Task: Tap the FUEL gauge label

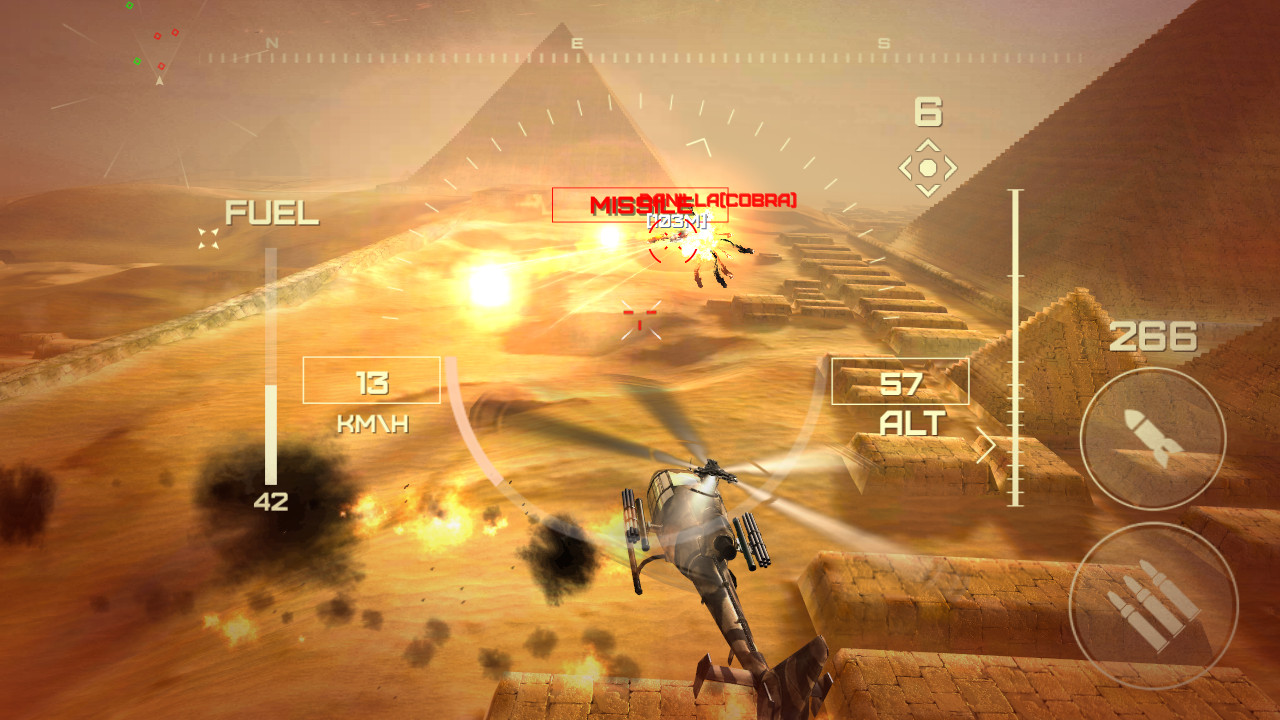Action: [x=271, y=212]
